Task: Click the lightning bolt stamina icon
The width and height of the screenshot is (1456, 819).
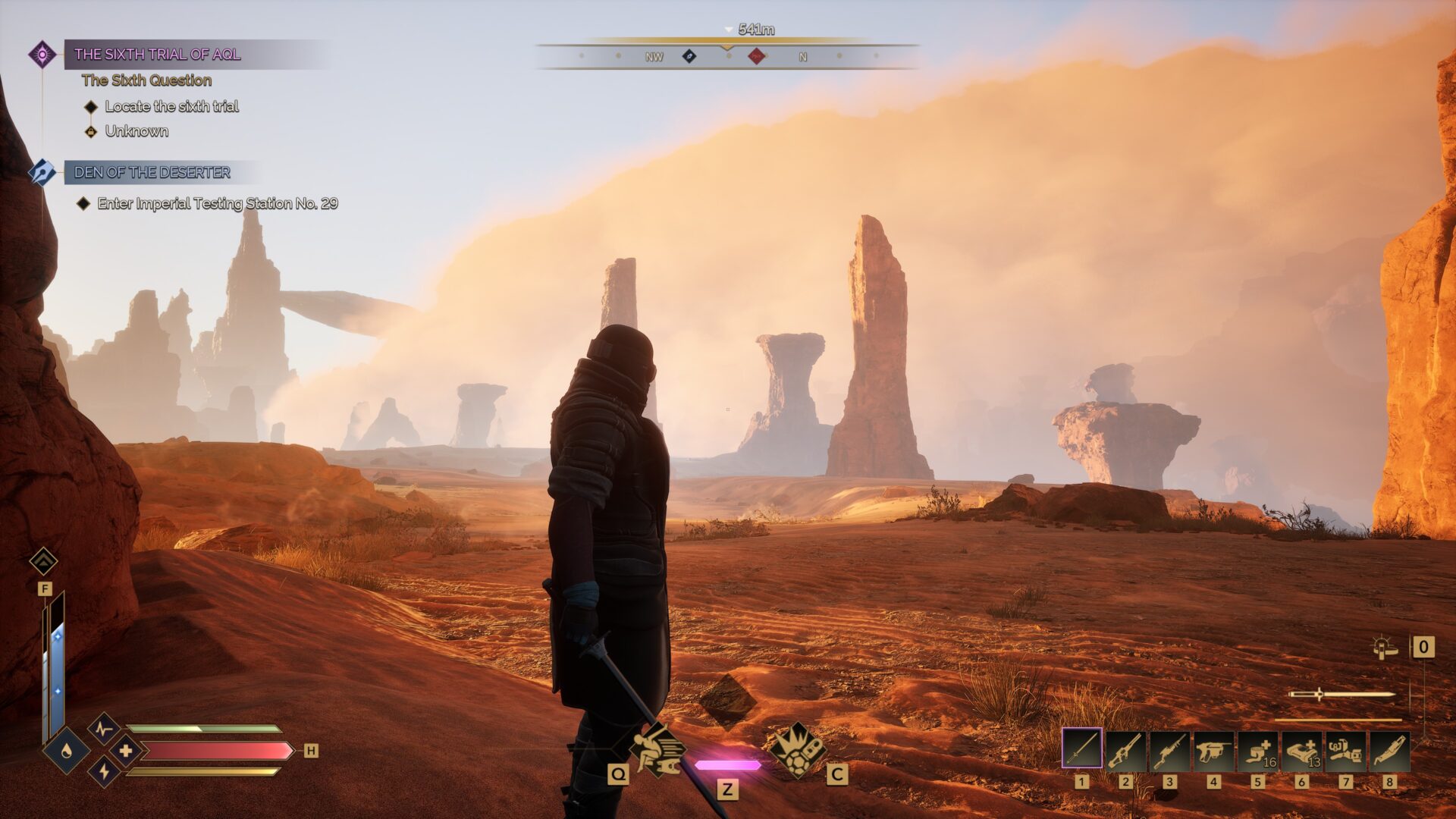Action: point(104,771)
